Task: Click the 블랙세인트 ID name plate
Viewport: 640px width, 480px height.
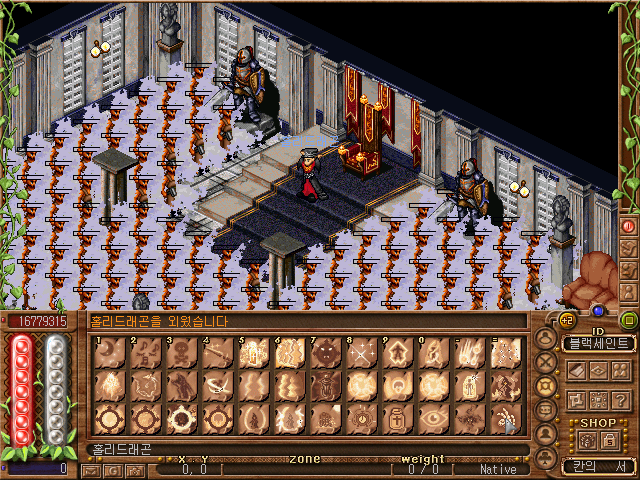Action: coord(598,343)
